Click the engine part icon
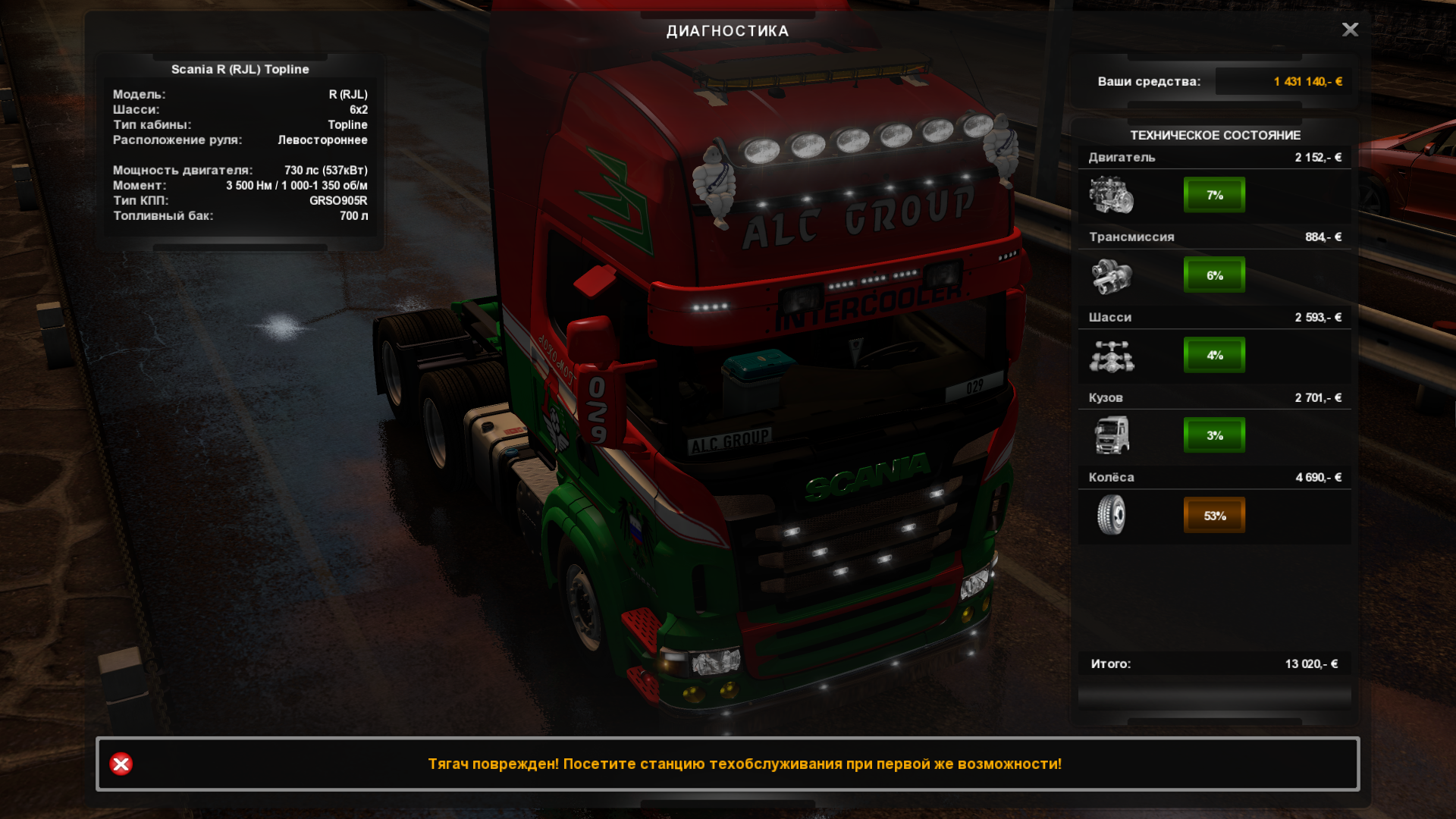 (x=1112, y=195)
